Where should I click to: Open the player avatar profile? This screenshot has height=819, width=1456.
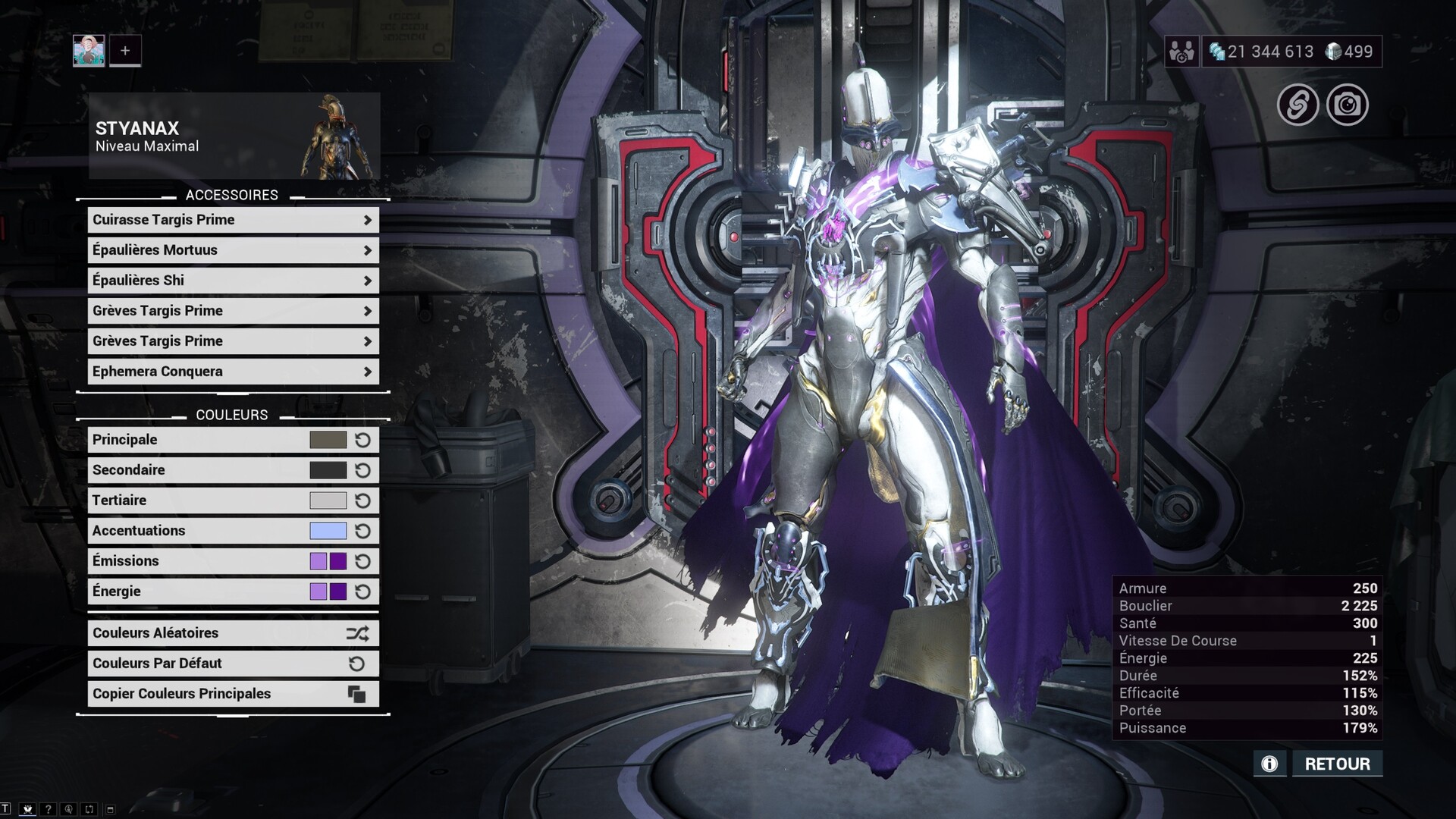(89, 51)
